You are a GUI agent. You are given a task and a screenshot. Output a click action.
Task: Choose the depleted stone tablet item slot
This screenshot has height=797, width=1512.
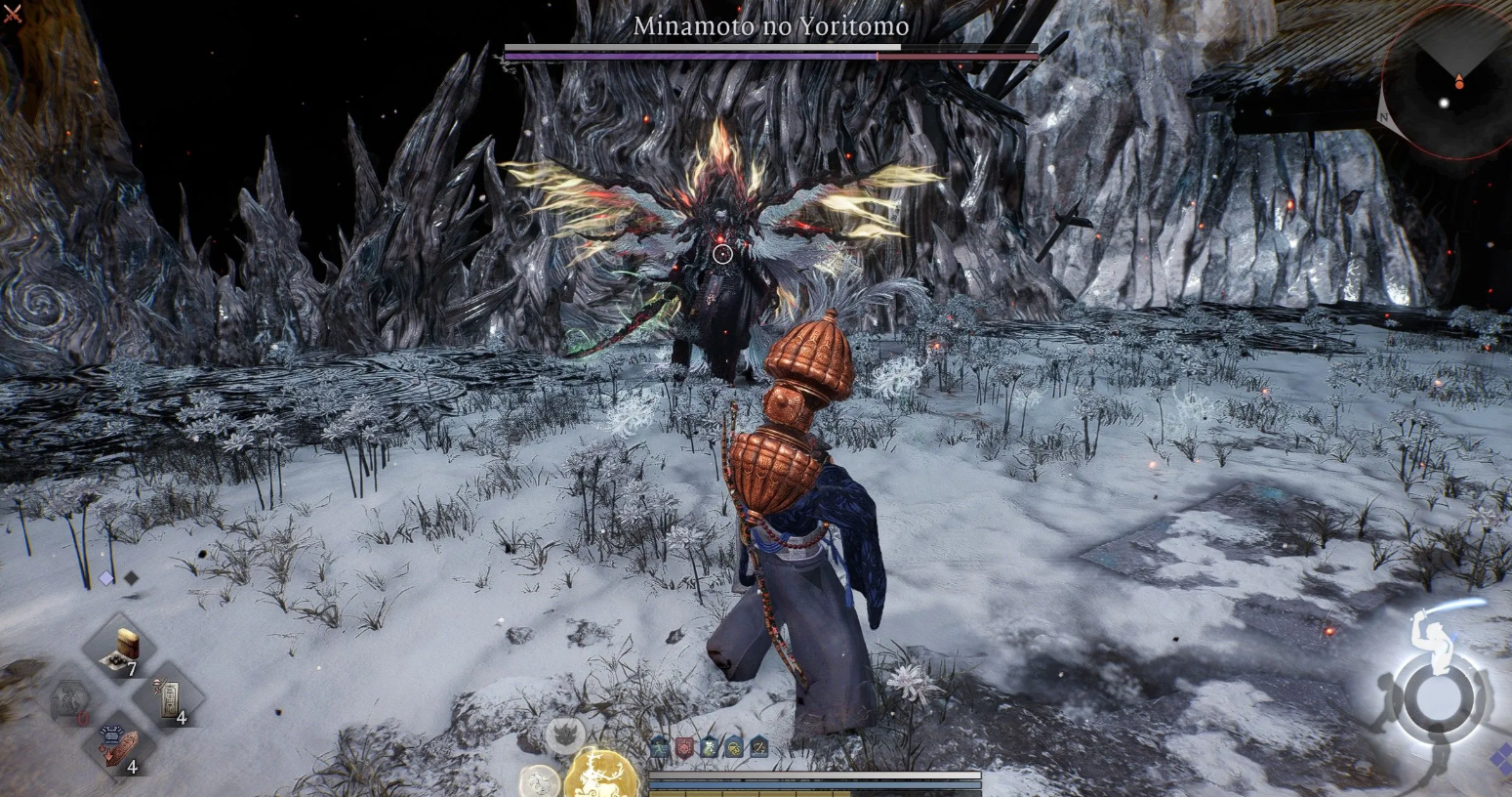click(71, 699)
